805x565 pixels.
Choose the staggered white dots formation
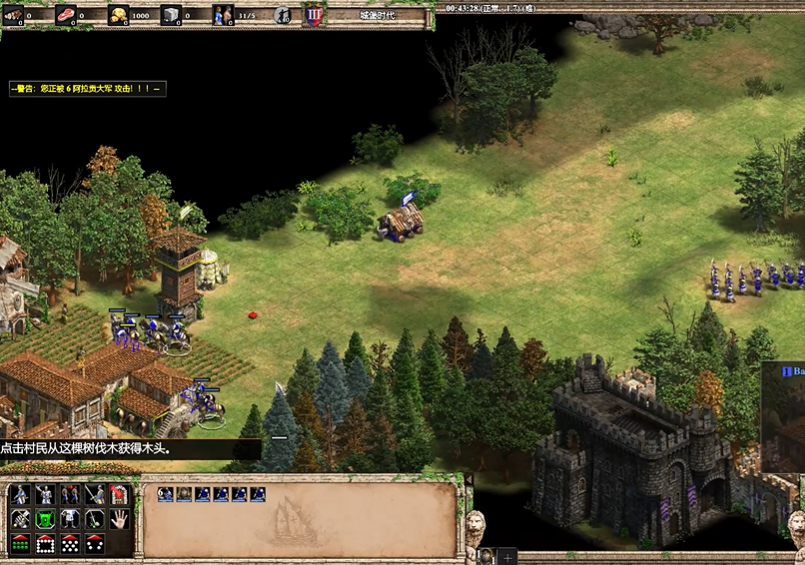click(70, 544)
